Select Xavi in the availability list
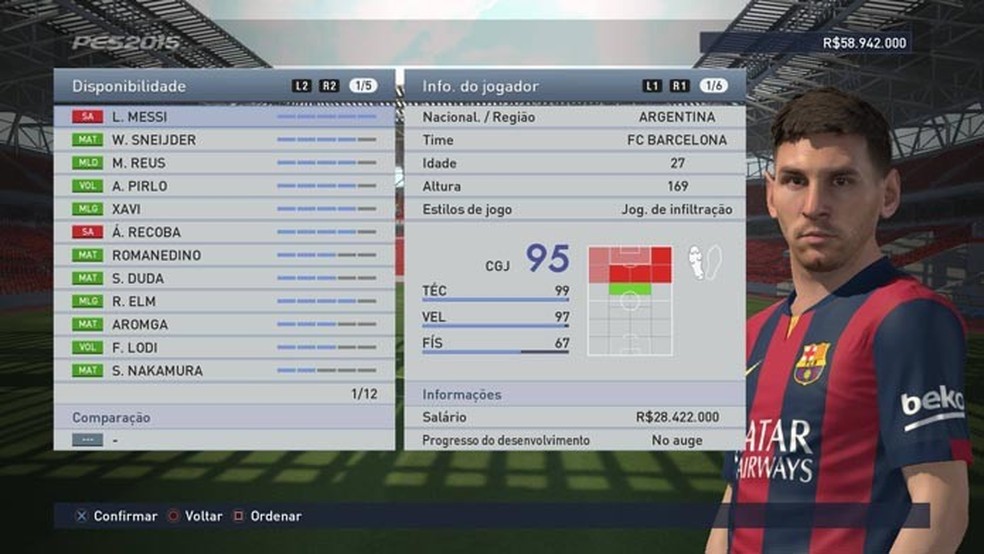Screen dimensions: 984x554 [224, 209]
